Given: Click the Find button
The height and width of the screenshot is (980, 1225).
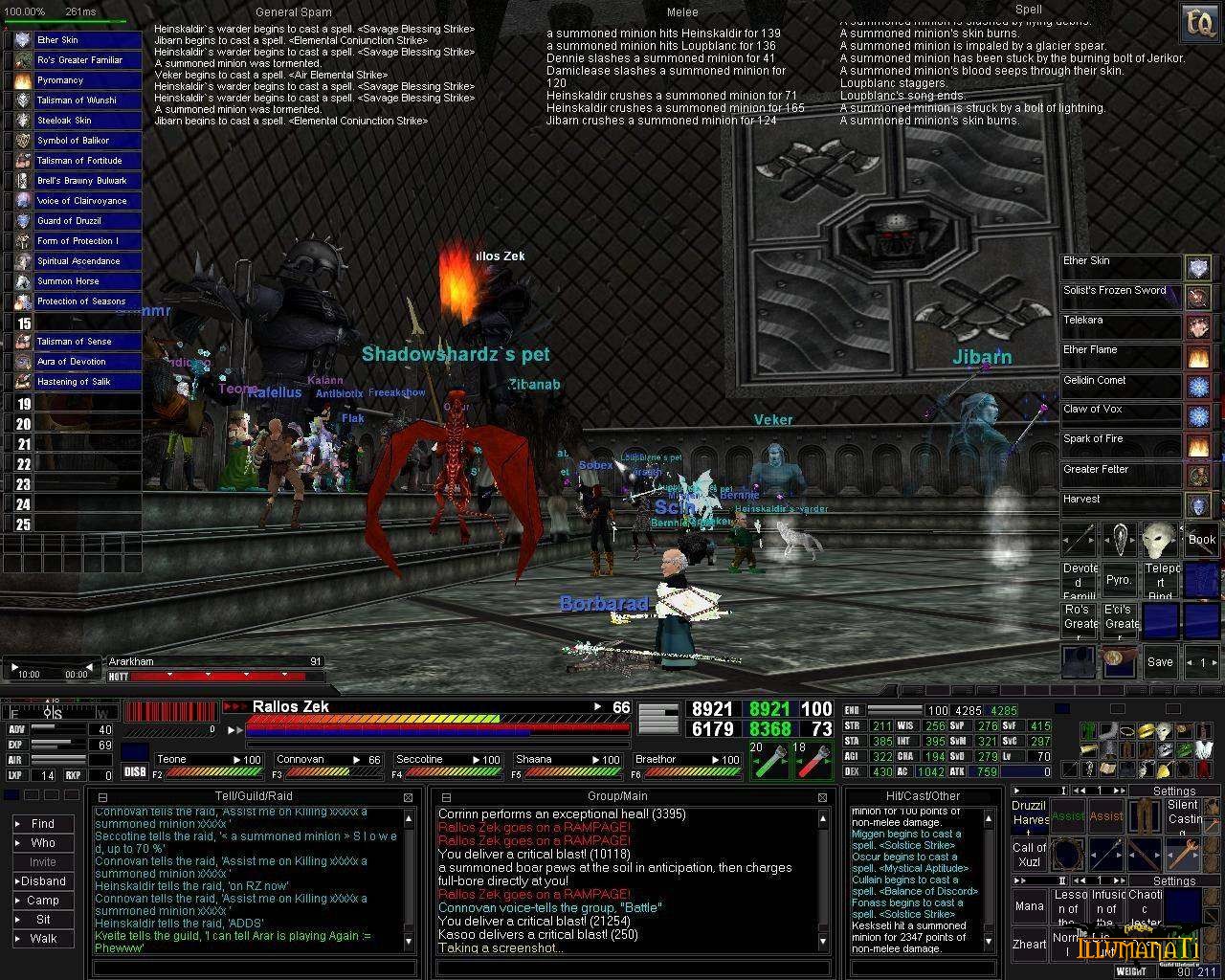Looking at the screenshot, I should [42, 823].
